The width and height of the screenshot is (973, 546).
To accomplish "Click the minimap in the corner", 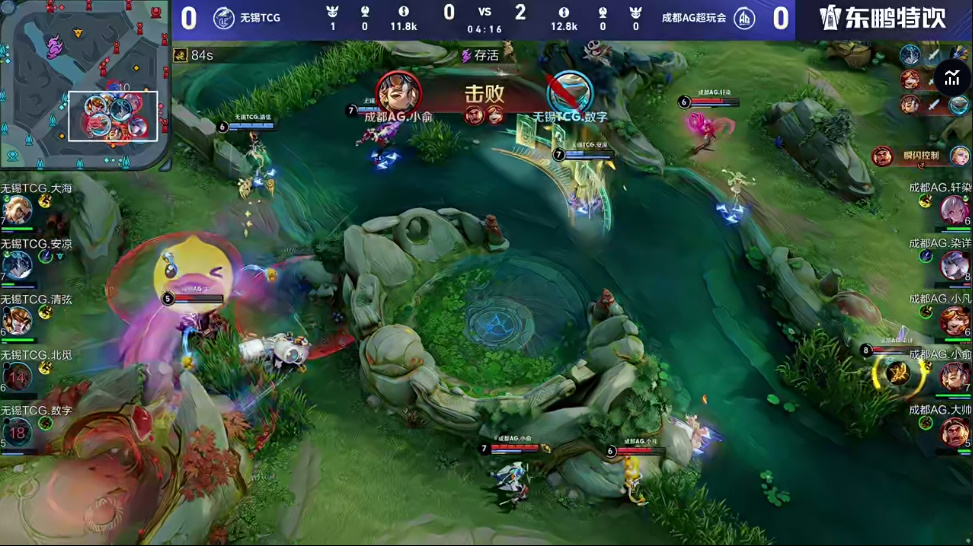I will (x=85, y=86).
